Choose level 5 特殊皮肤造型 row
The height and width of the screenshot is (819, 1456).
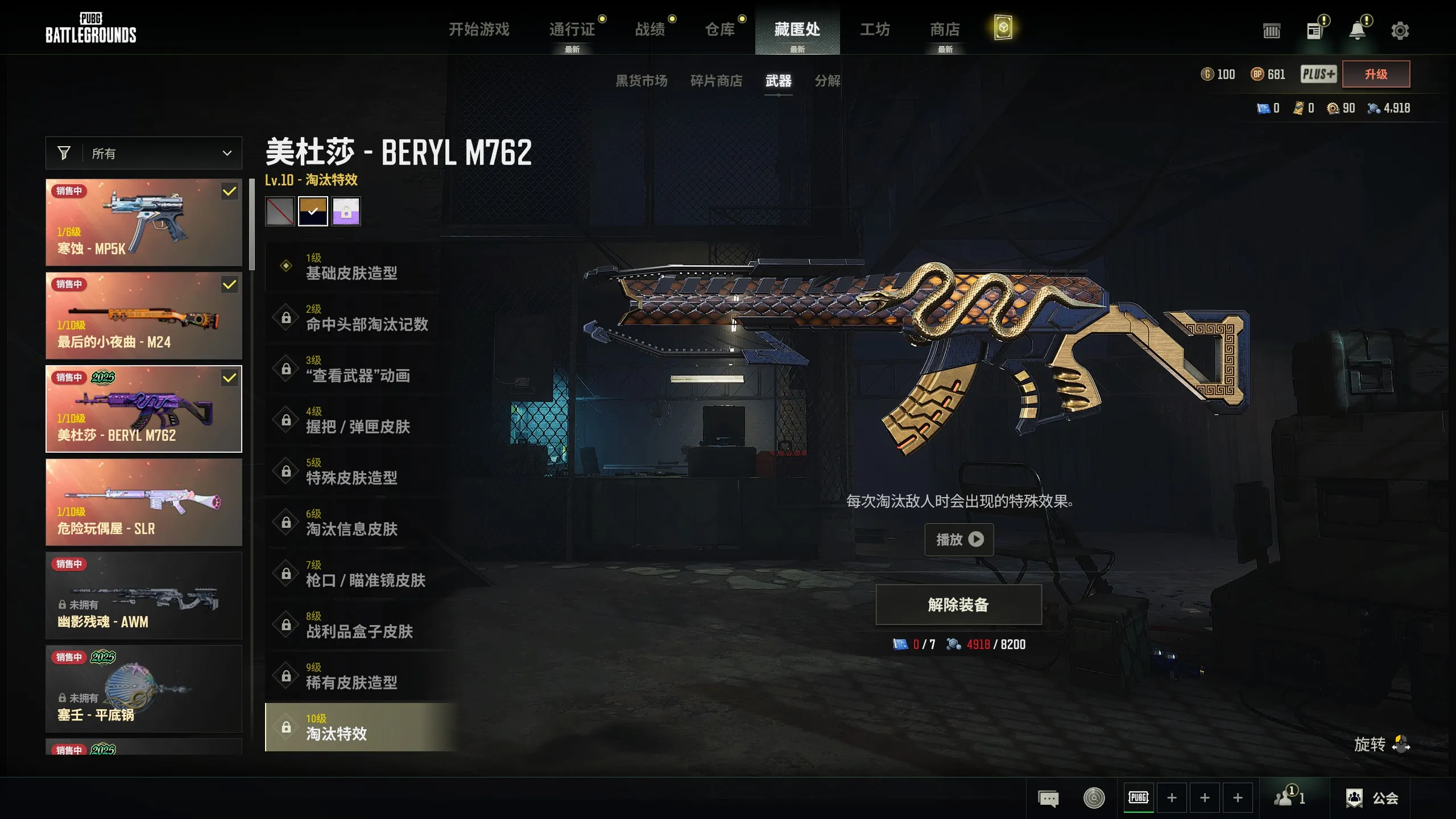pos(353,471)
